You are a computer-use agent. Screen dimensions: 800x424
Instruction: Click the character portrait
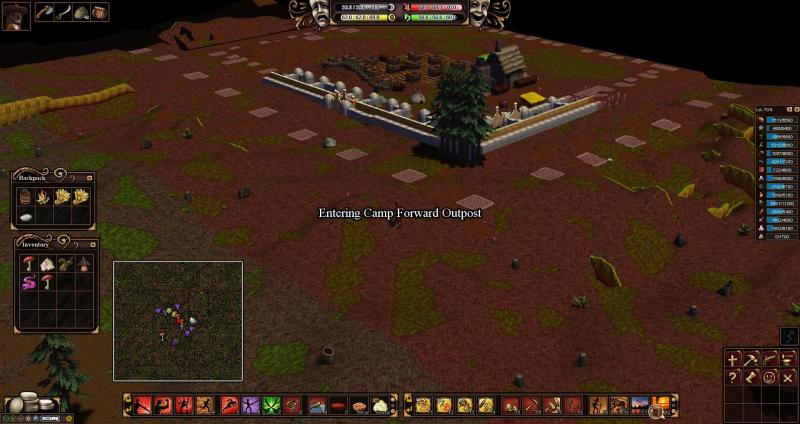[x=17, y=15]
